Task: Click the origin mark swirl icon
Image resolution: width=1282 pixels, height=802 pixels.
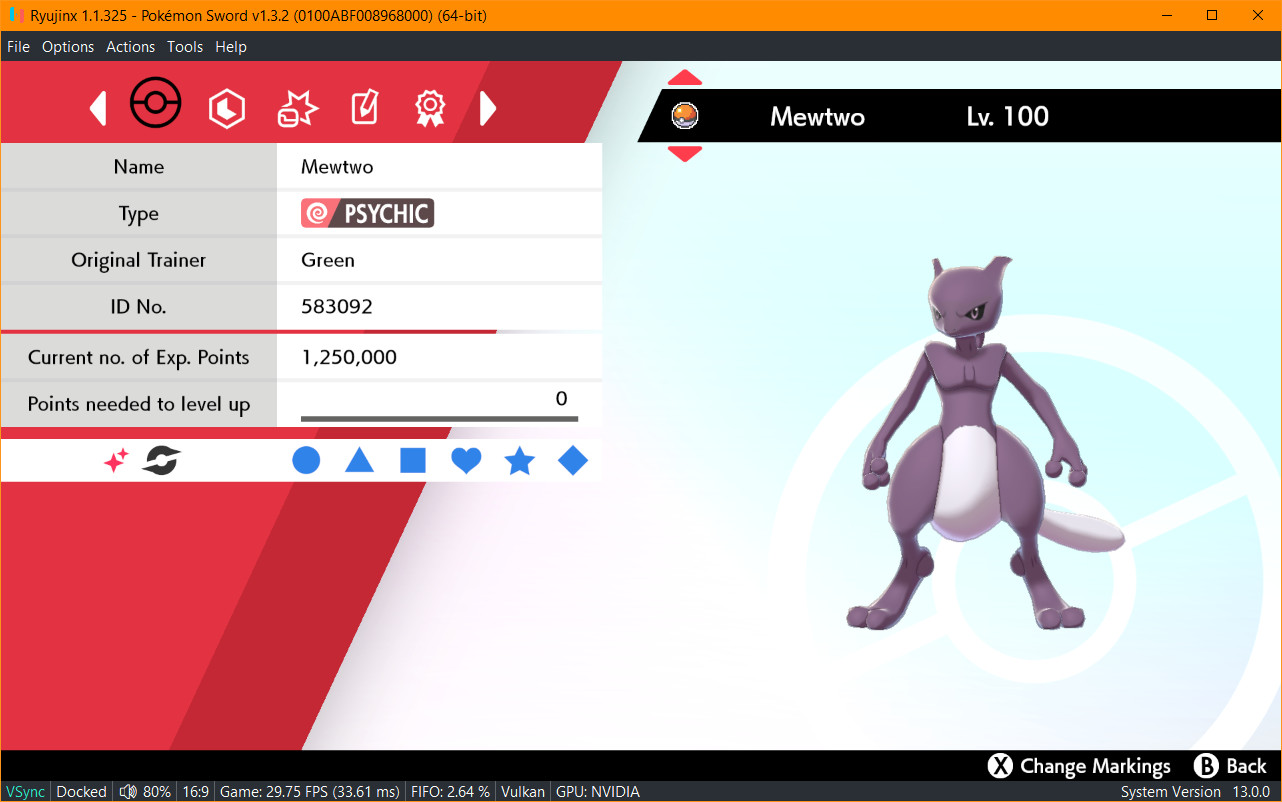Action: (158, 459)
